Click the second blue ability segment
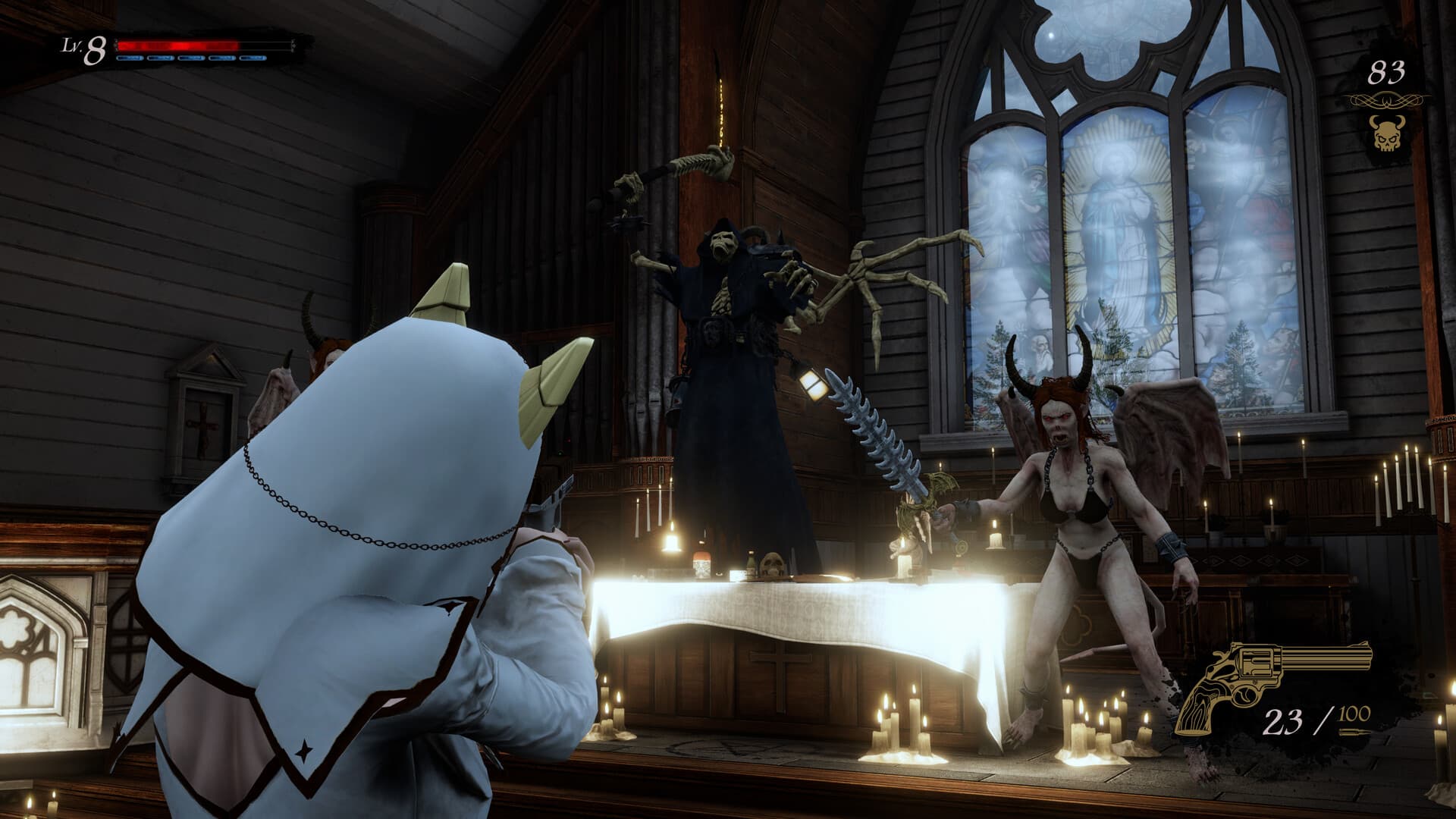Screen dimensions: 1456x819 [161, 58]
